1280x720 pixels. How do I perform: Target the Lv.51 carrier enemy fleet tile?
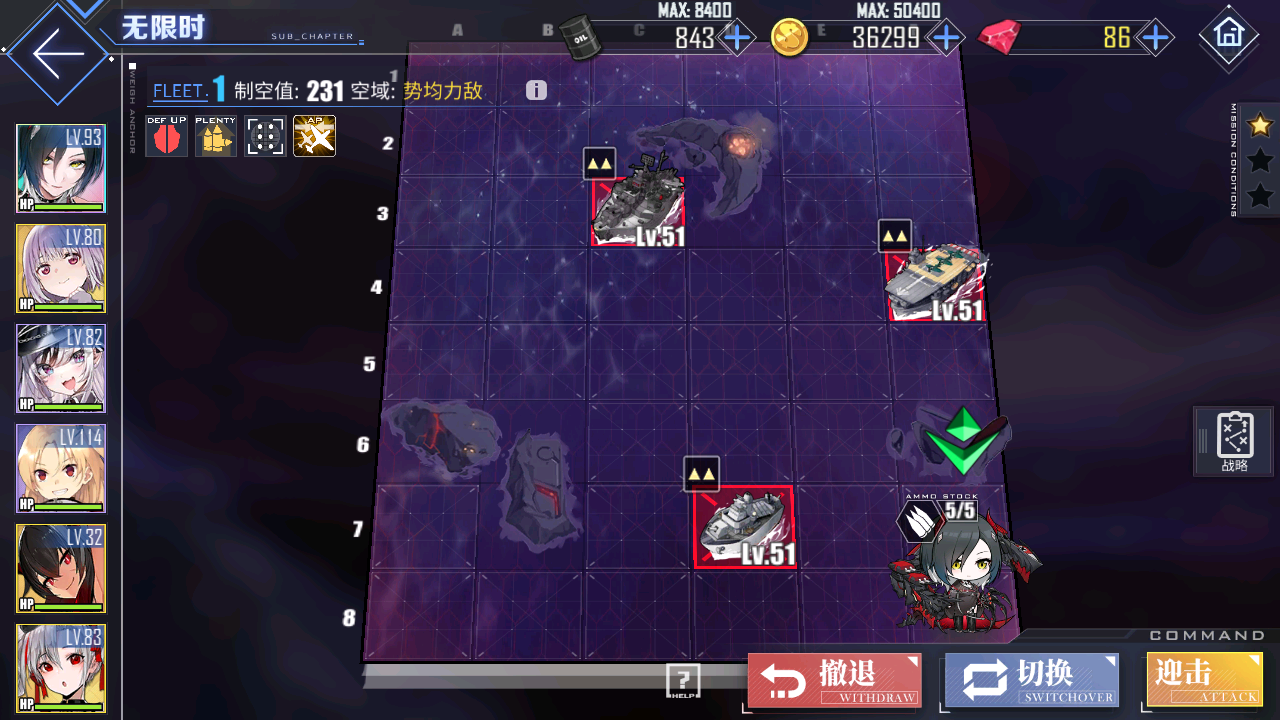click(937, 285)
